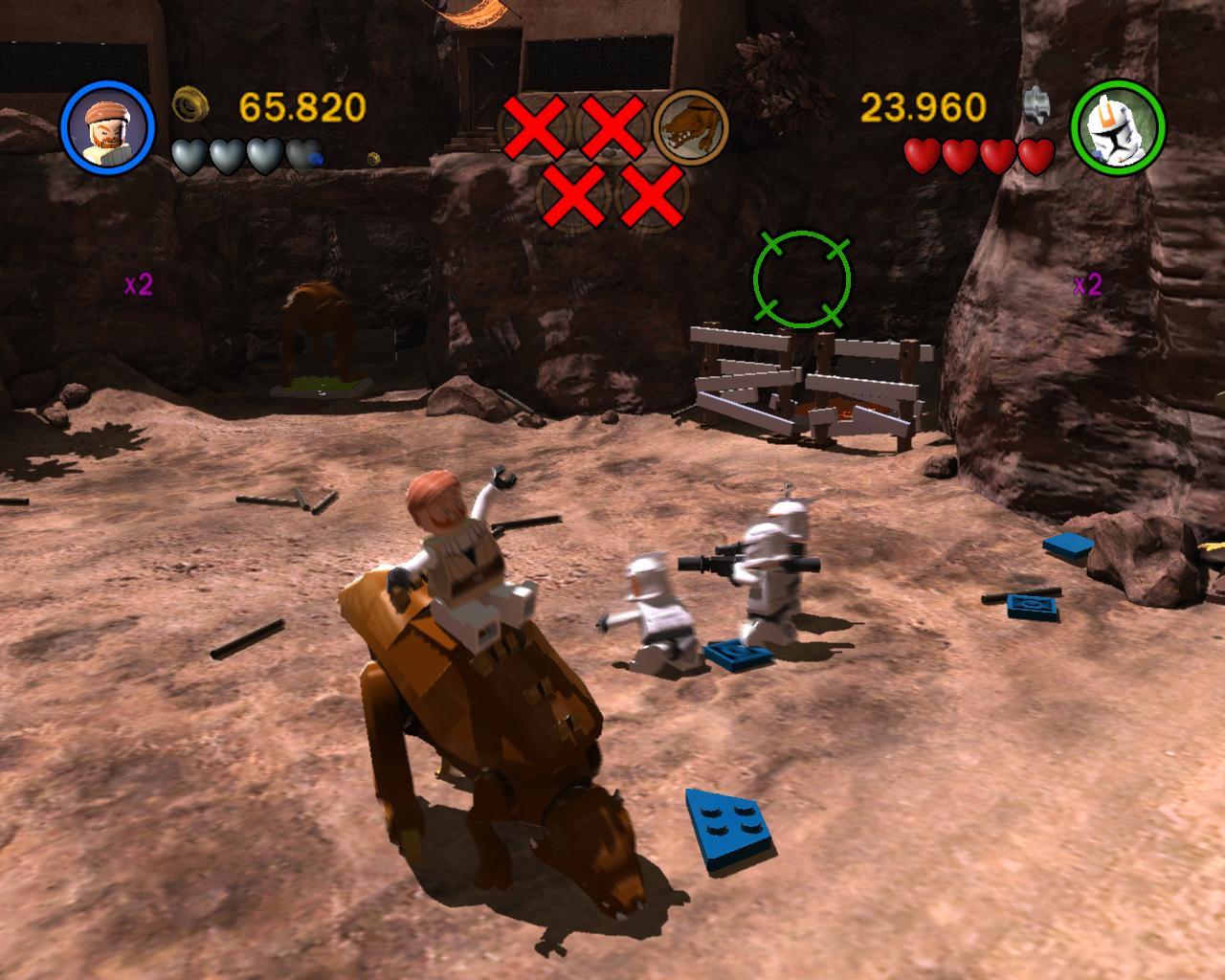Select the clone trooper player two portrait
Screen dimensions: 1225x980
click(1118, 128)
